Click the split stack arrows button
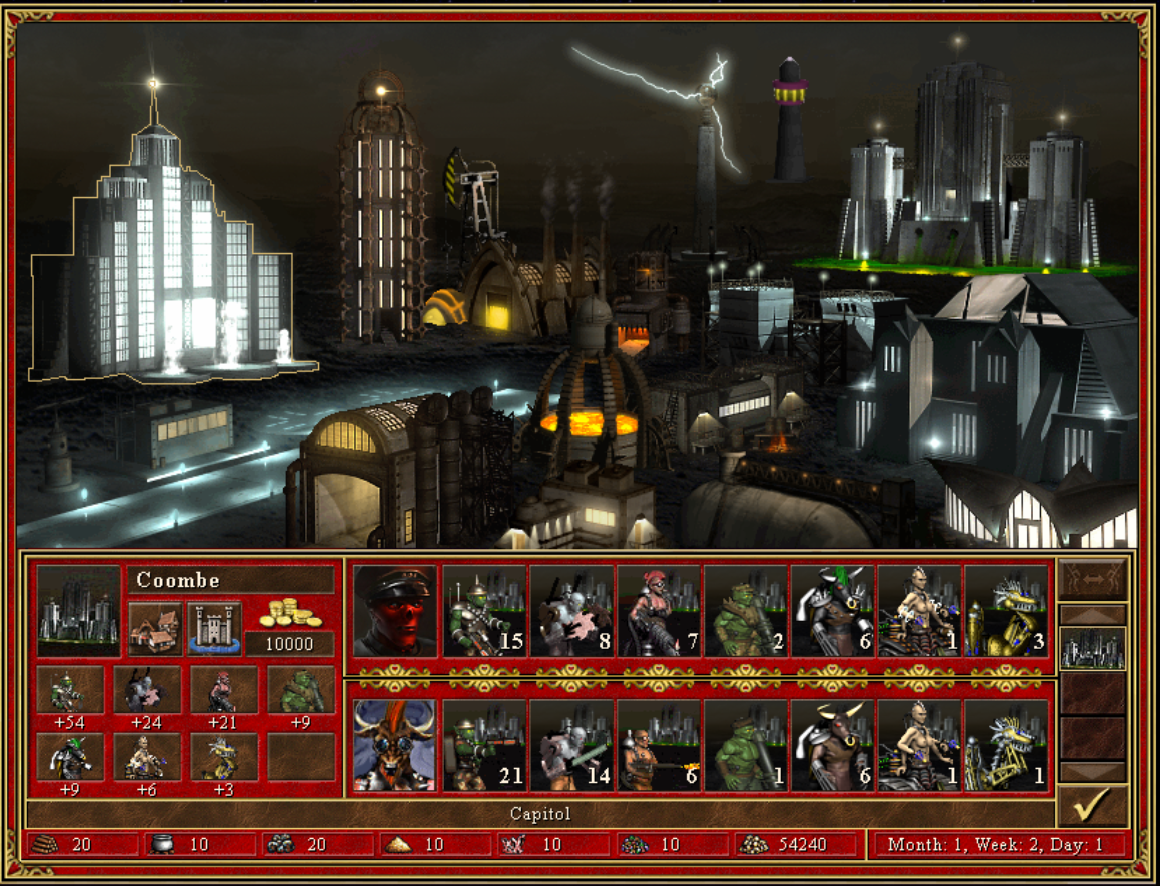Screen dimensions: 1160x886 tap(1092, 579)
